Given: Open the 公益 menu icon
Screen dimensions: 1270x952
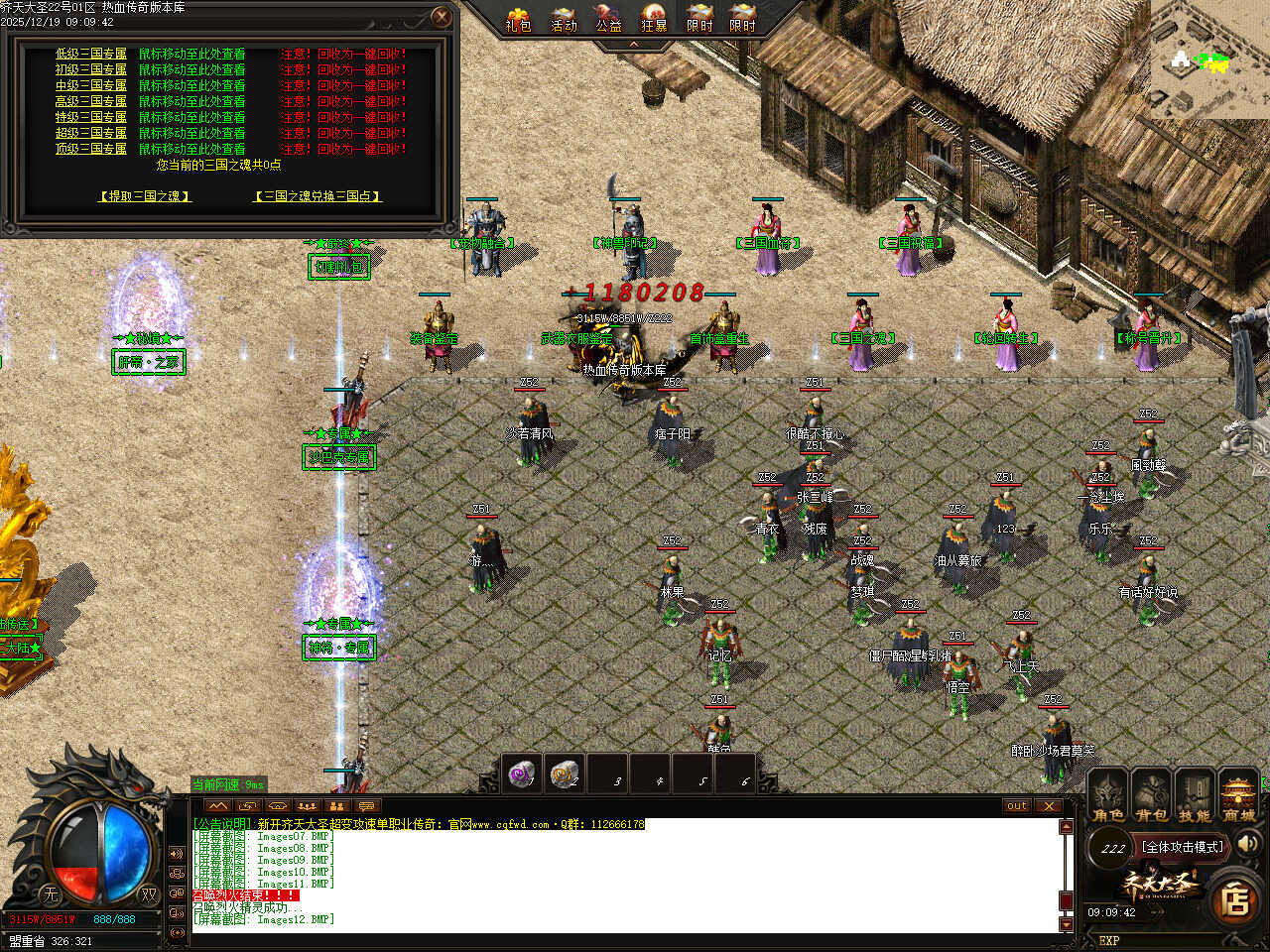Looking at the screenshot, I should click(608, 18).
